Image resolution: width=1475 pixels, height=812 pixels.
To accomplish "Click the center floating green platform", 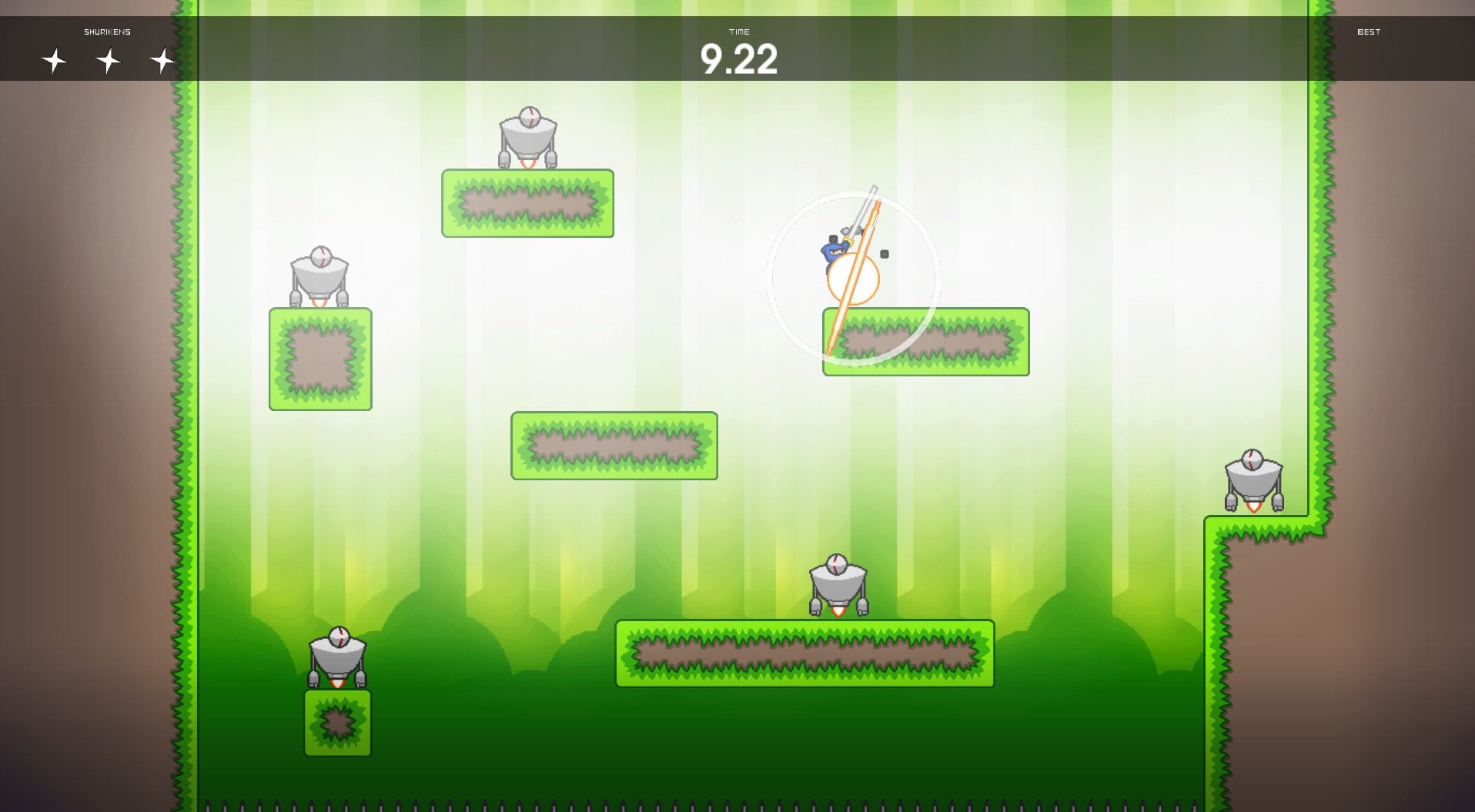I will point(614,445).
